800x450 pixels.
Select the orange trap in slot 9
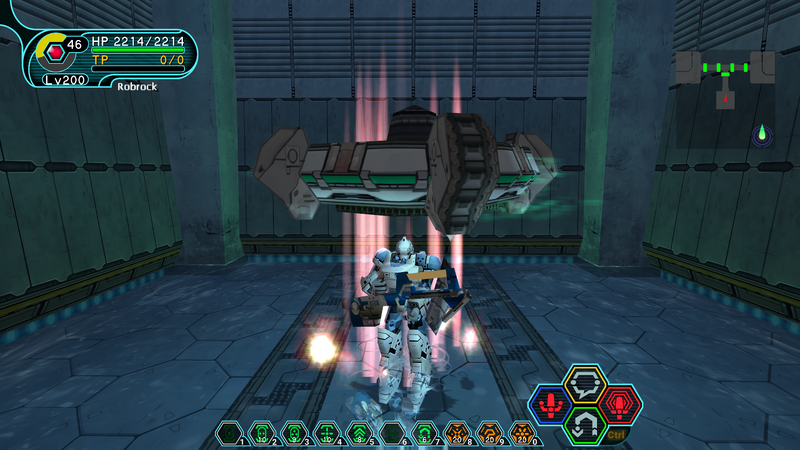tap(489, 433)
